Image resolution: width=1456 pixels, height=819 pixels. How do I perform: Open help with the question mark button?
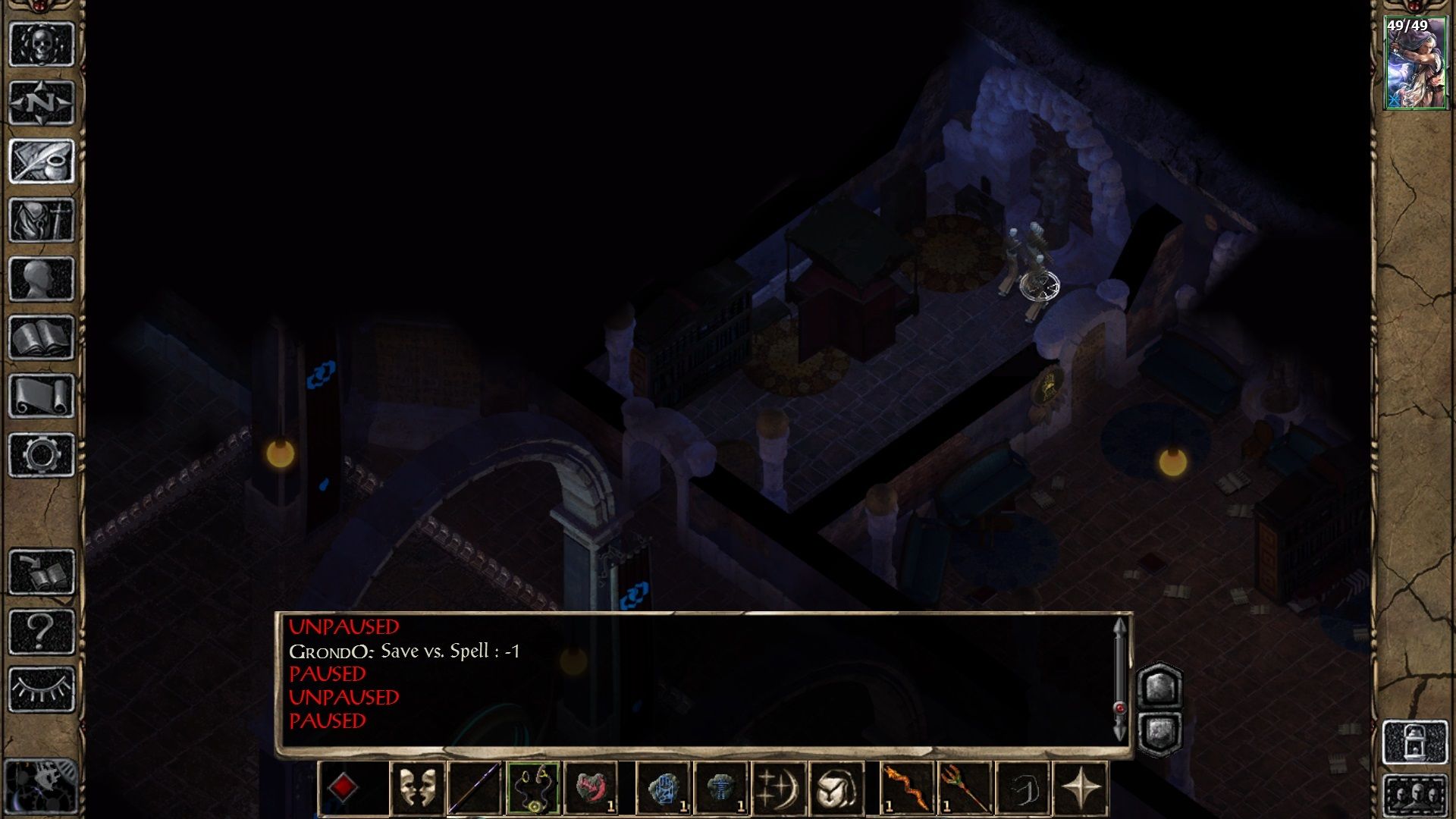click(42, 631)
